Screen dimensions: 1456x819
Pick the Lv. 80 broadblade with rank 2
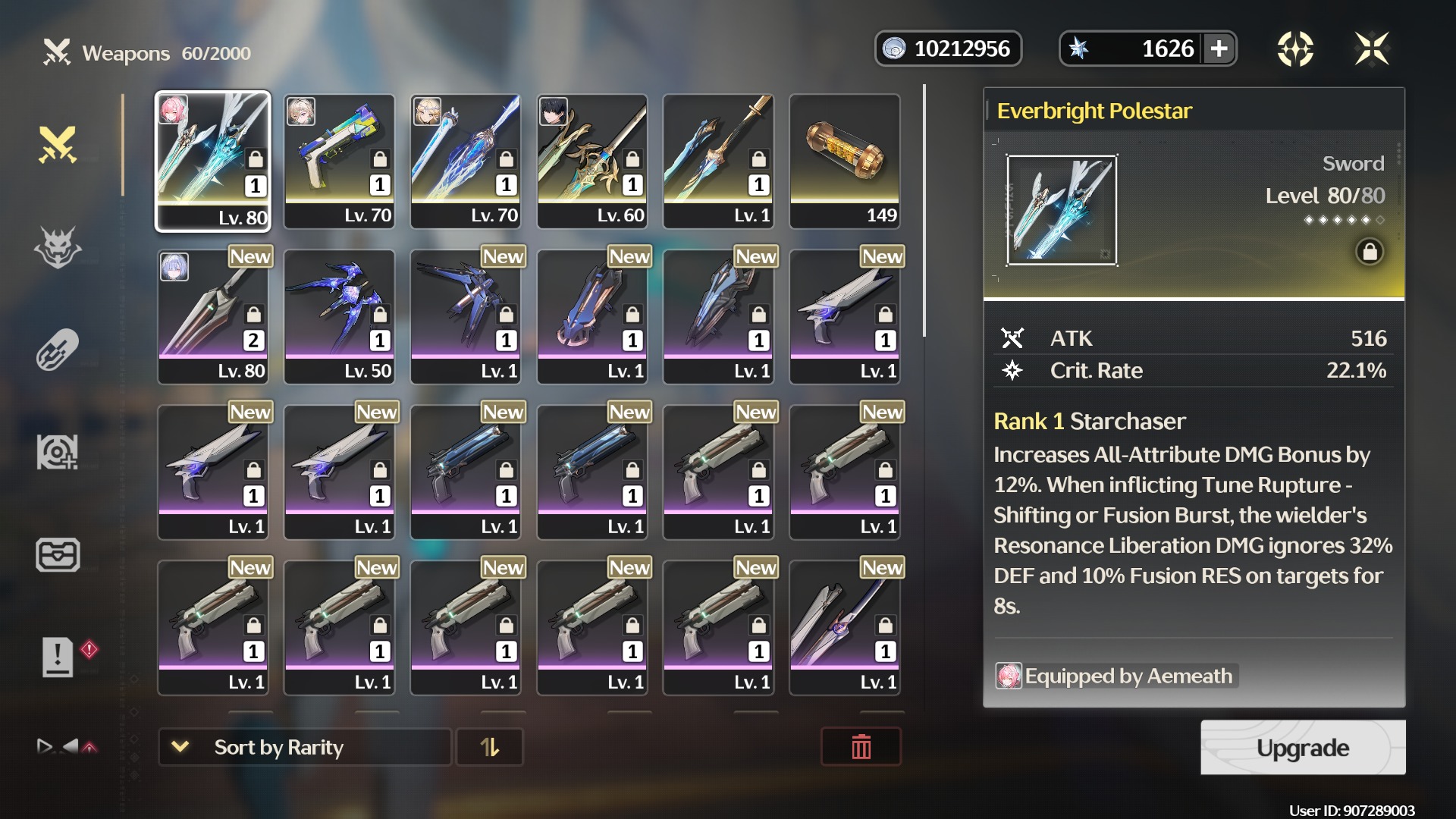pyautogui.click(x=213, y=317)
